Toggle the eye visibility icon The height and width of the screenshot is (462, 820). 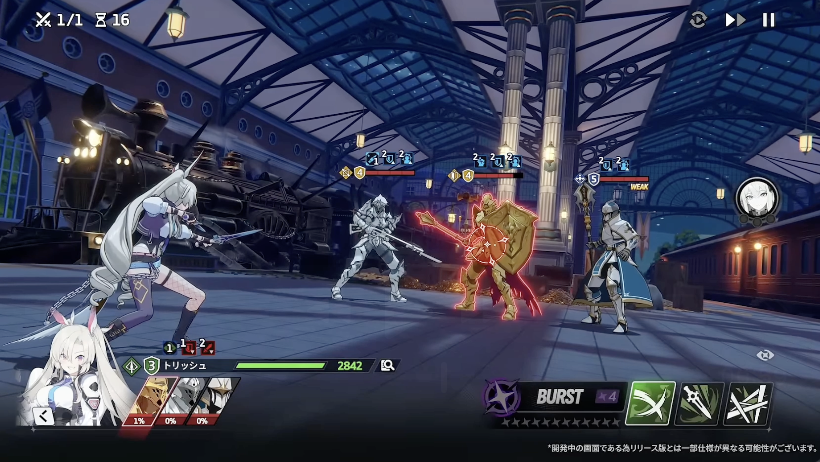click(765, 355)
